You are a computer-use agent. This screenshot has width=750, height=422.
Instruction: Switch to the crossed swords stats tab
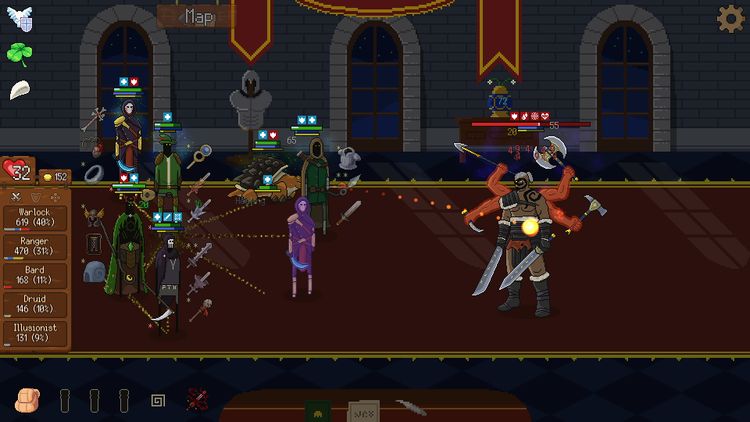pyautogui.click(x=15, y=197)
